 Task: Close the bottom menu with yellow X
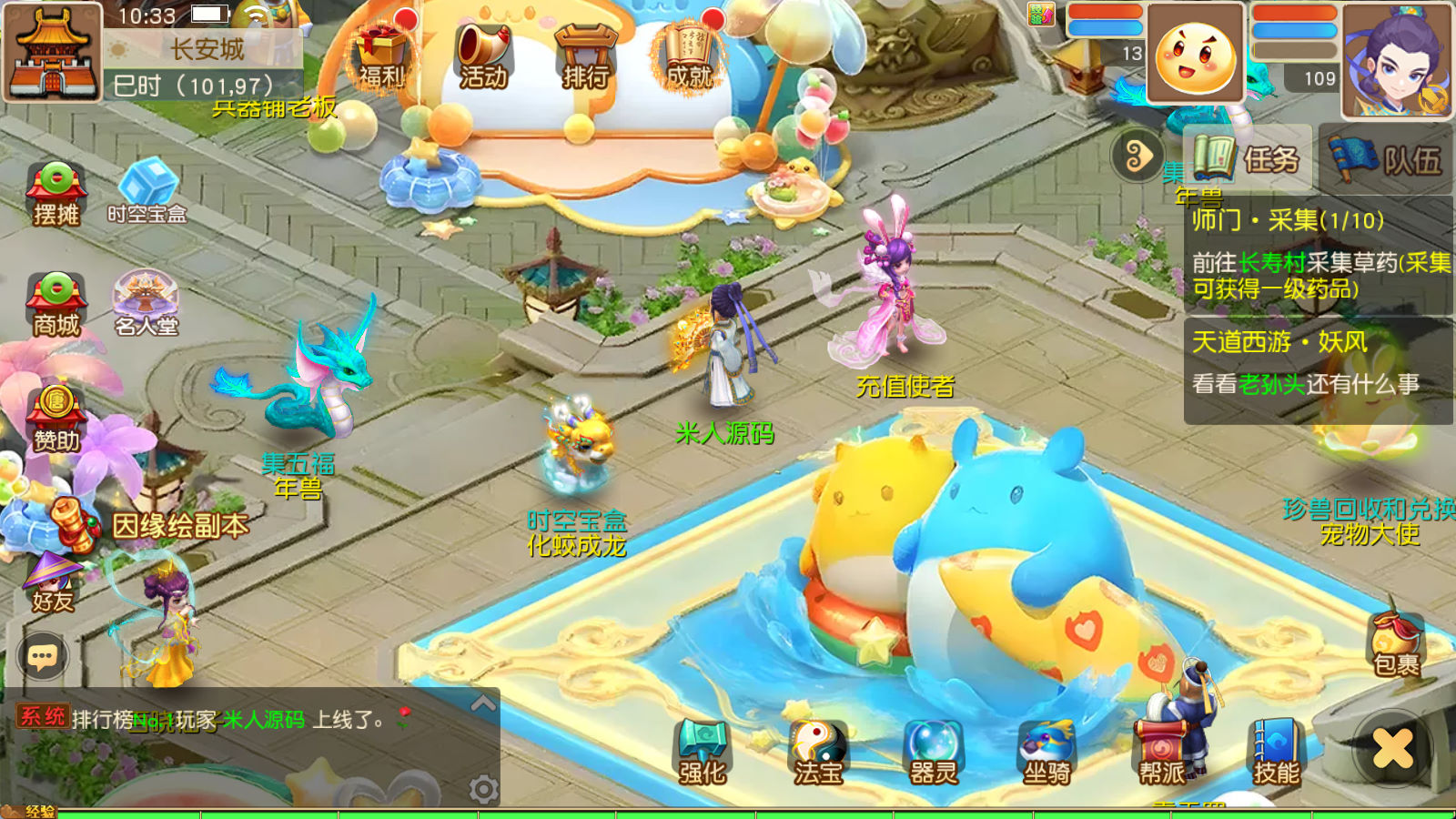pyautogui.click(x=1392, y=749)
